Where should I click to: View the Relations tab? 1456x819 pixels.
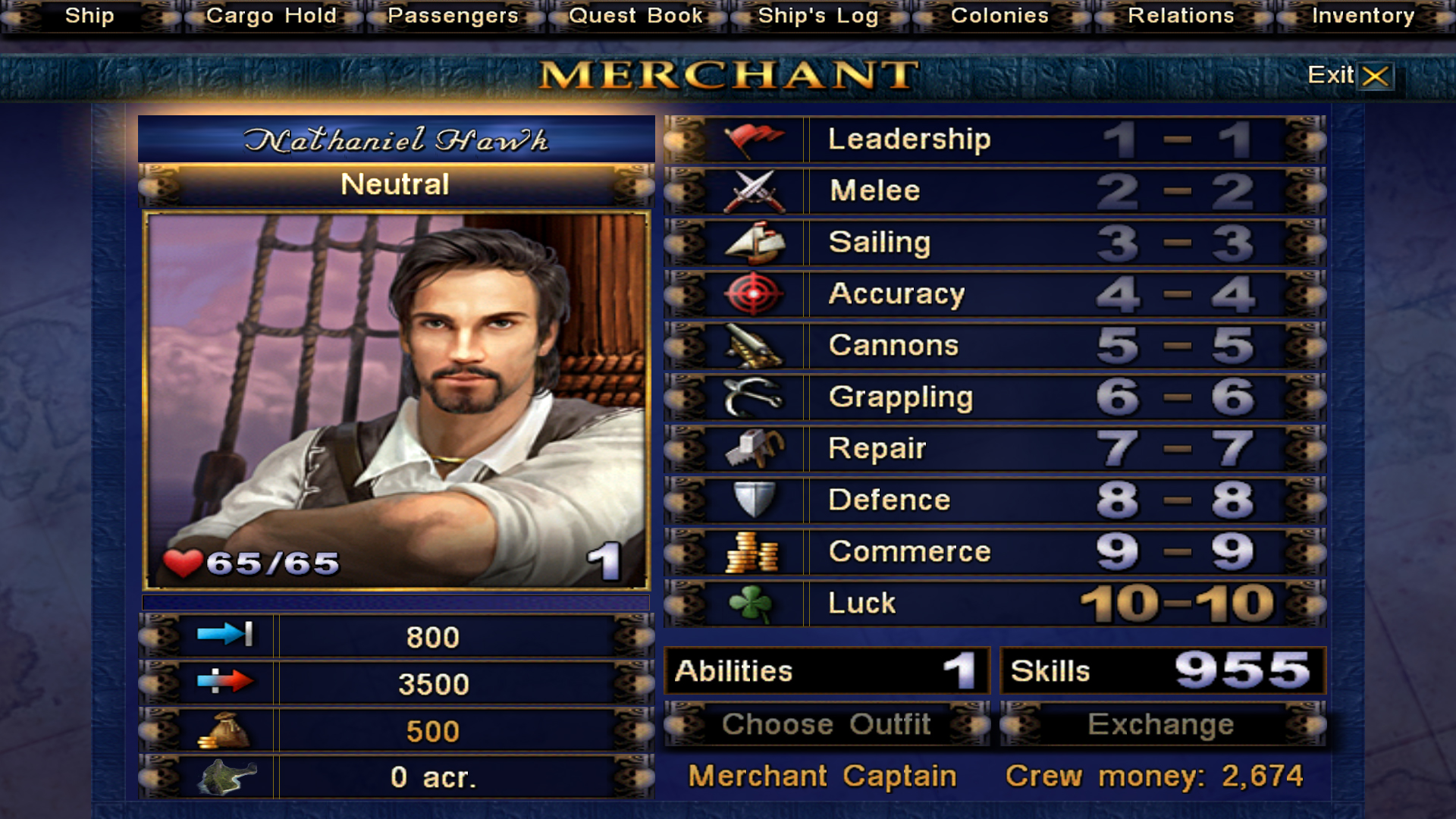pos(1181,16)
